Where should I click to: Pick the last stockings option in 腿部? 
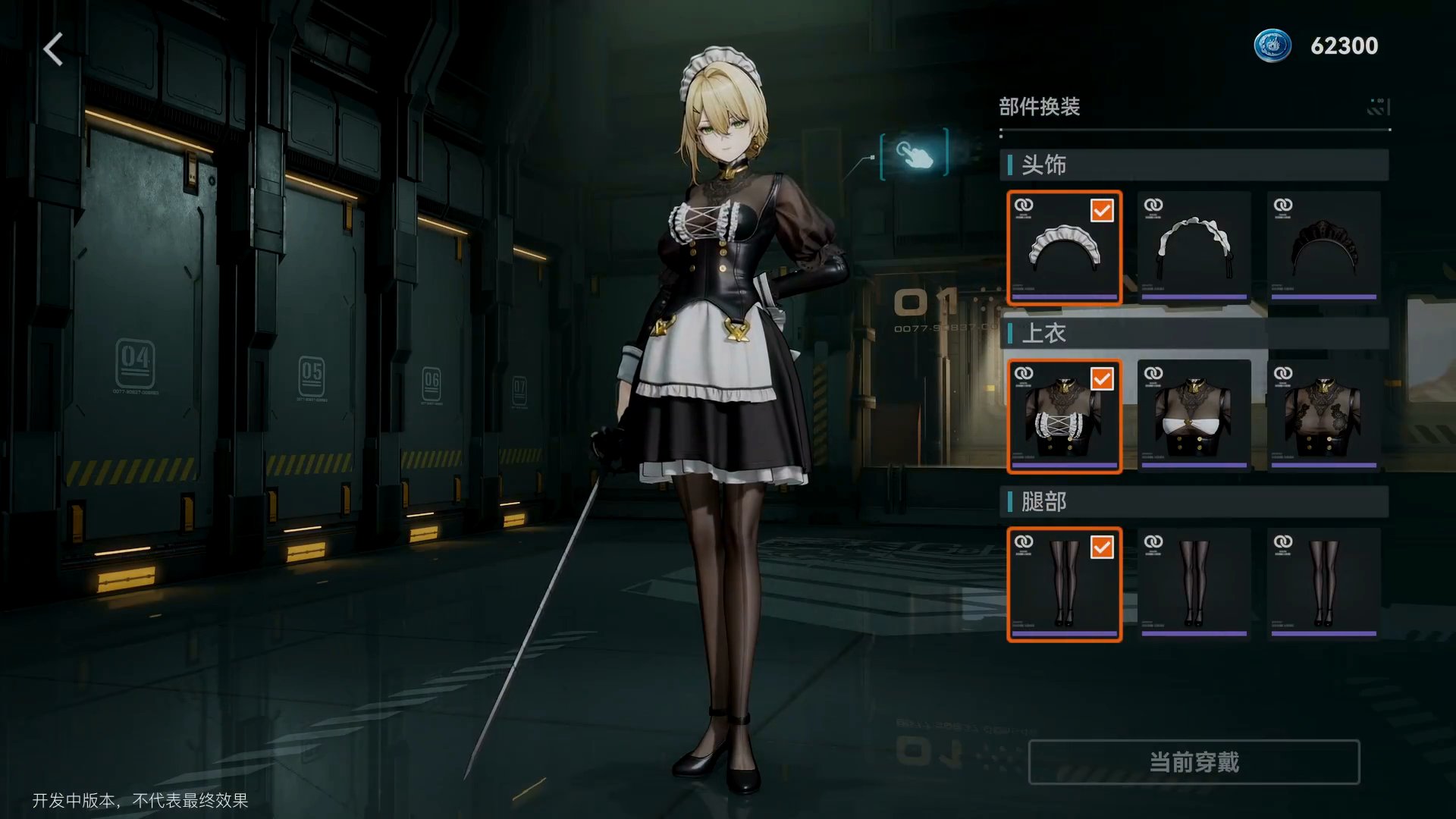pos(1323,585)
